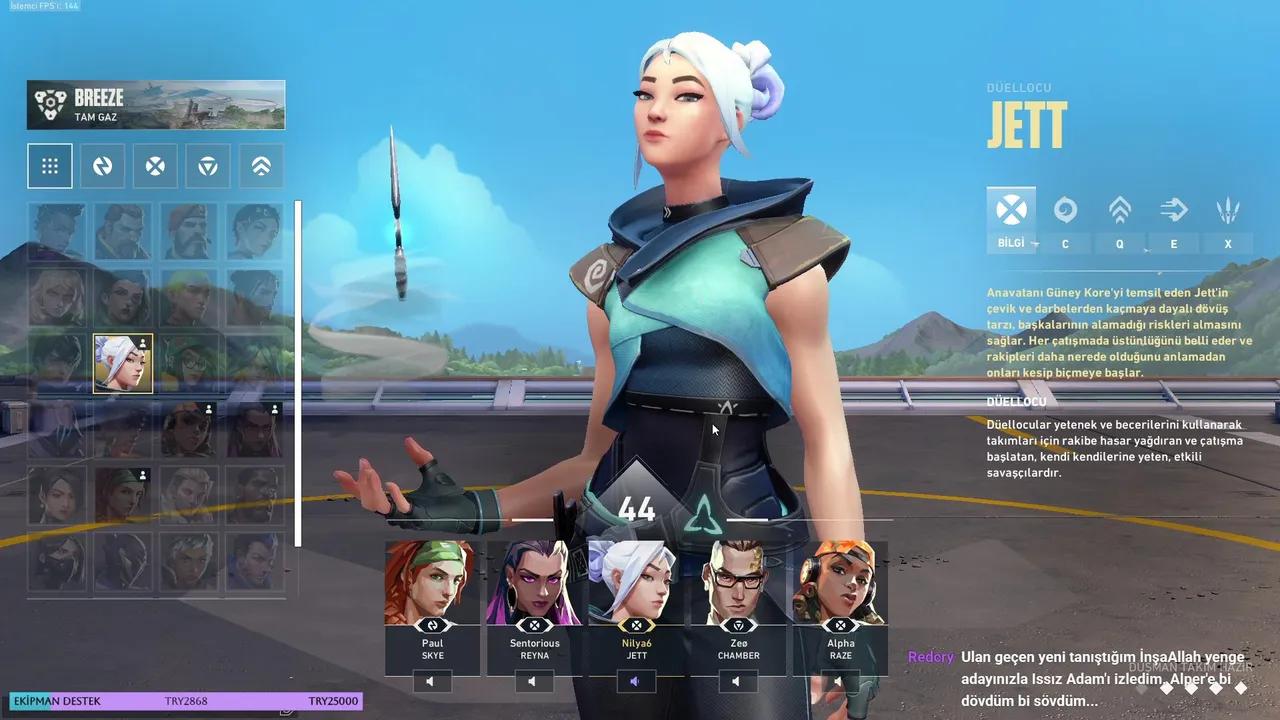This screenshot has width=1280, height=720.
Task: Mute Alpha's audio icon
Action: 840,681
